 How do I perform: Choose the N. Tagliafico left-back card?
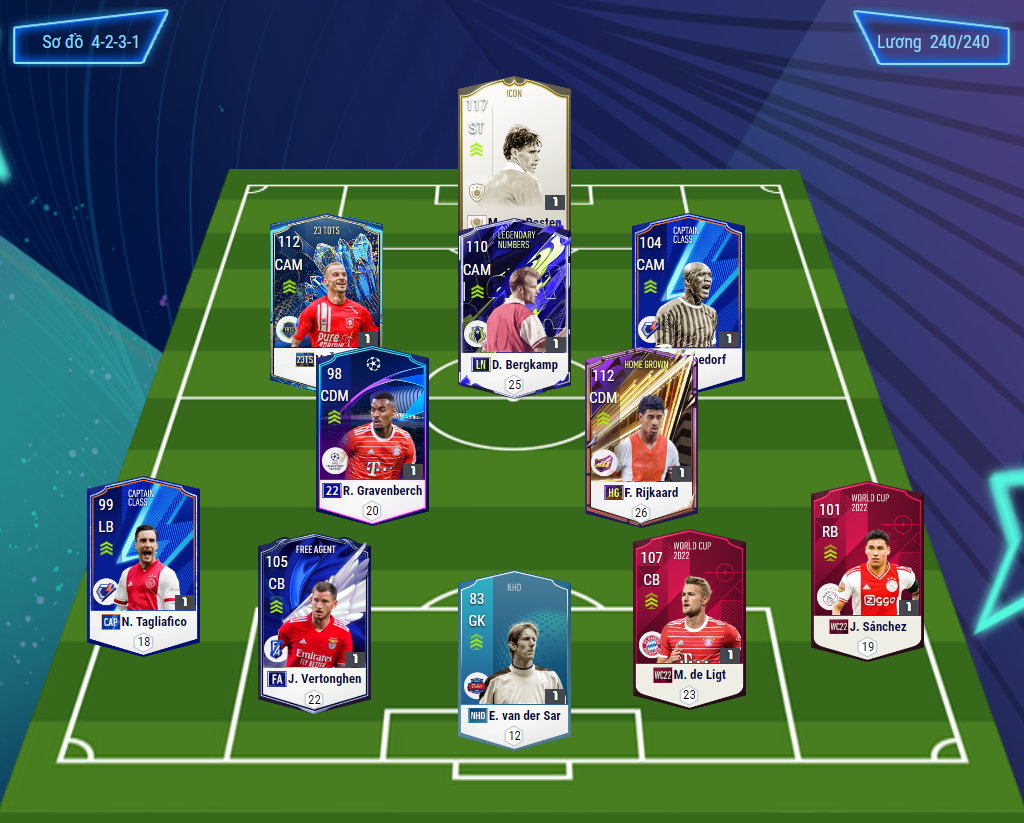click(143, 565)
